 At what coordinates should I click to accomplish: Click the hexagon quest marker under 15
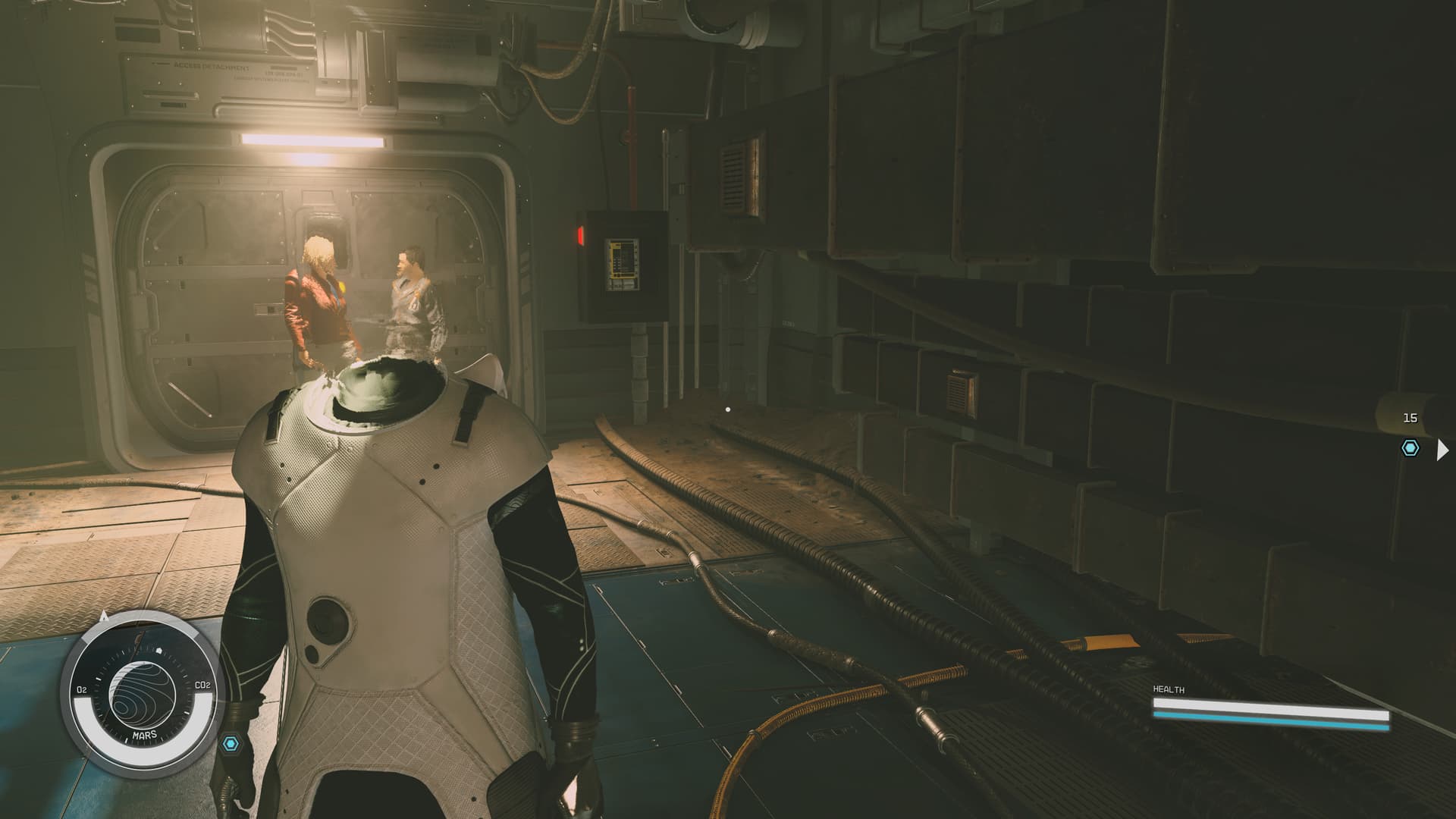click(1410, 448)
